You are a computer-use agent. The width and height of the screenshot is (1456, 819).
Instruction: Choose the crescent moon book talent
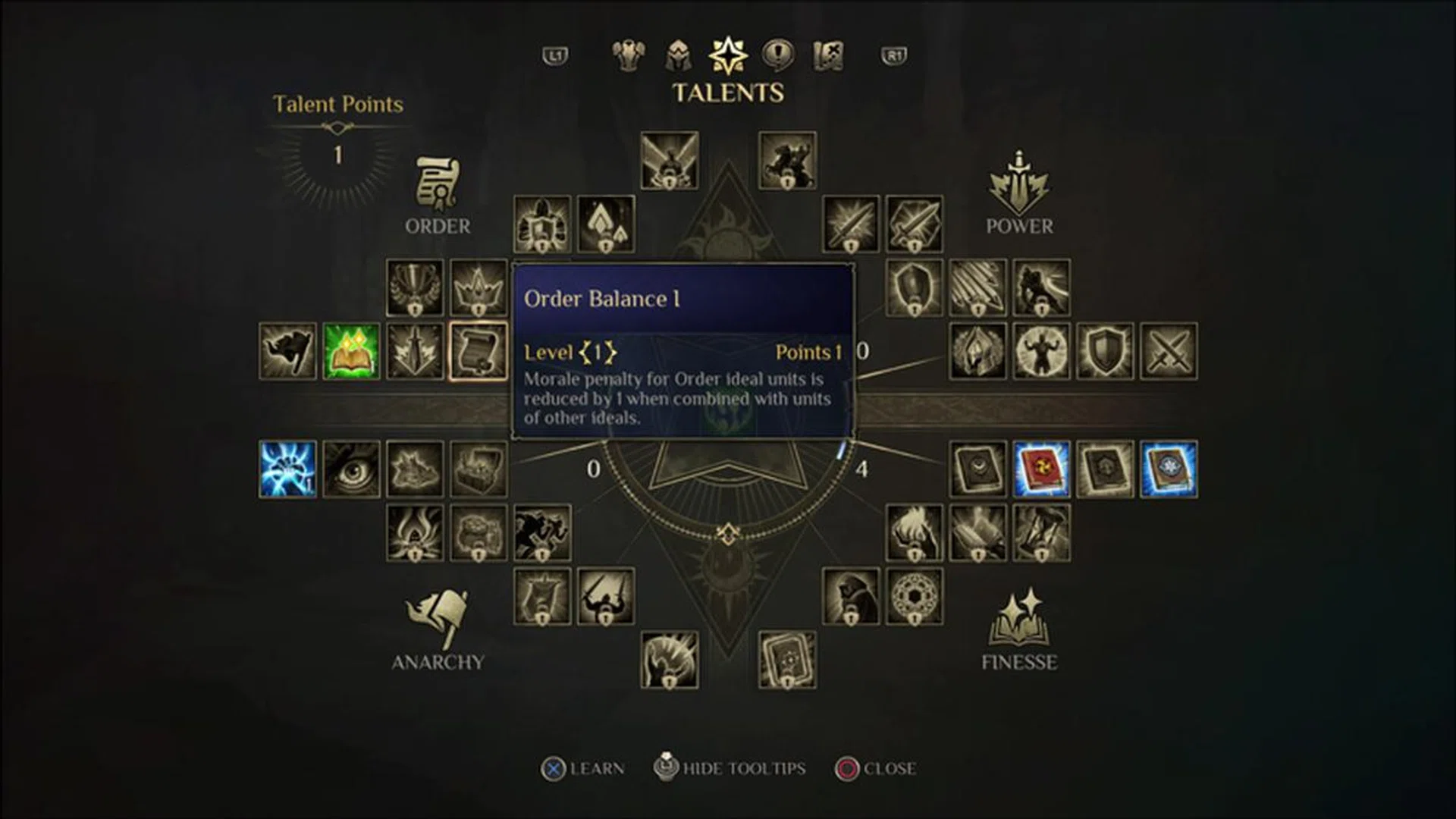pos(977,469)
